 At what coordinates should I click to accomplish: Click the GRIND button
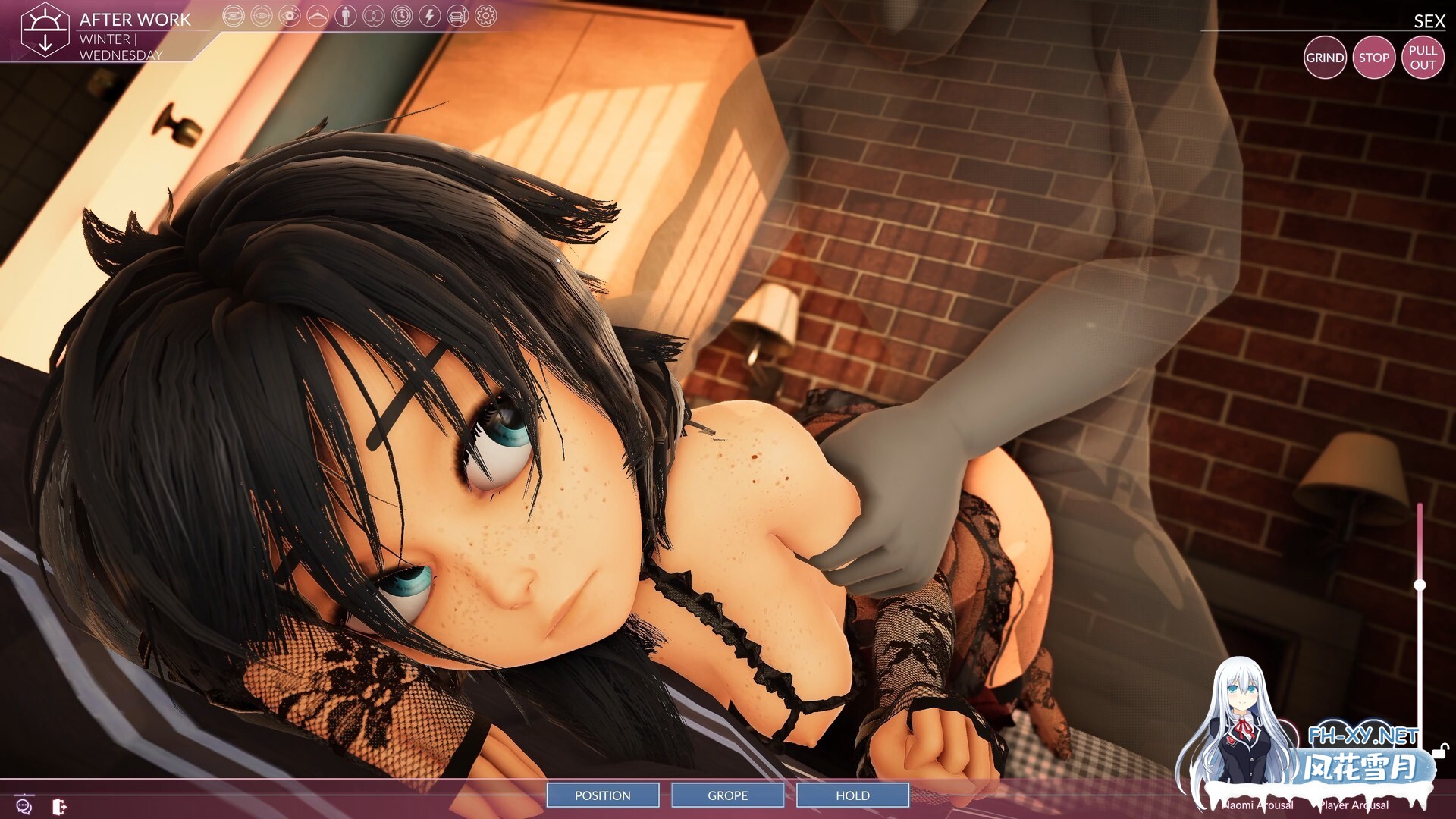click(x=1326, y=57)
